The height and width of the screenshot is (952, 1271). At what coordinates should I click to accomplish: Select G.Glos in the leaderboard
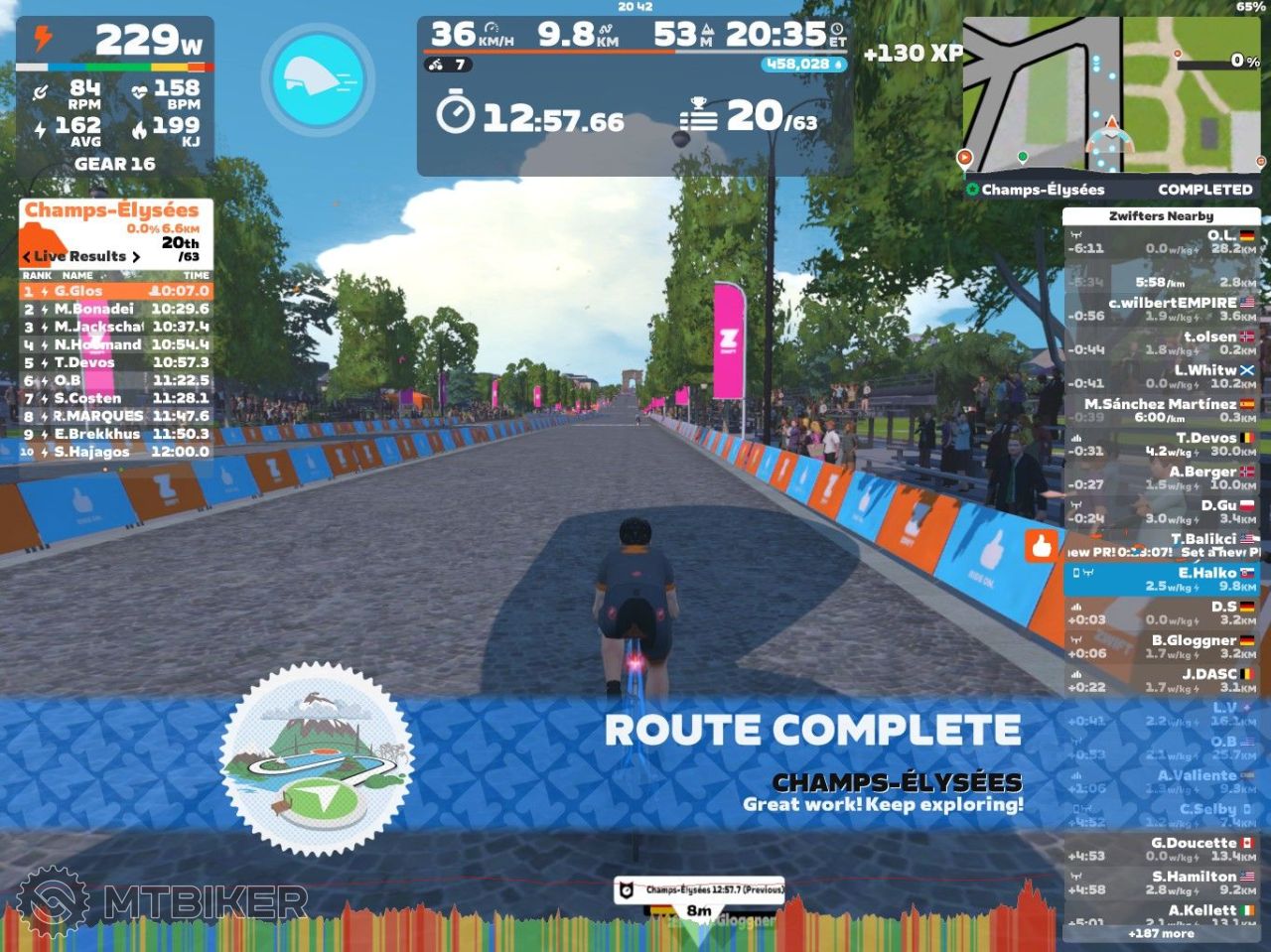coord(115,291)
